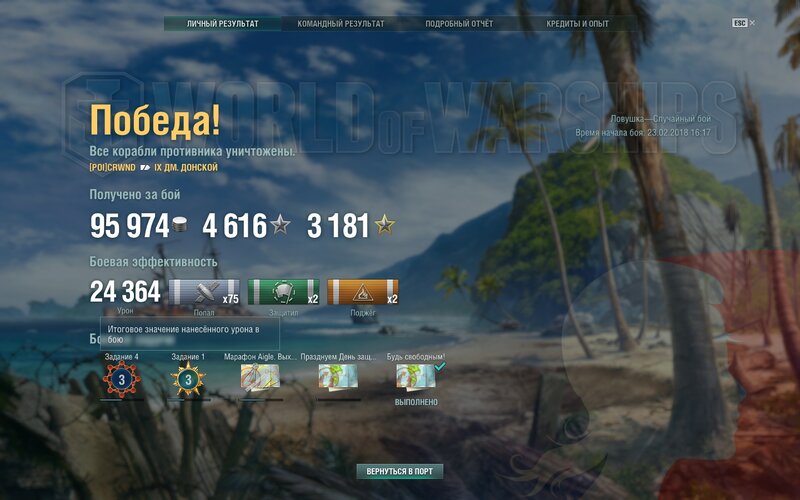Select the Попал x75 hits ribbon
The width and height of the screenshot is (800, 500).
205,292
